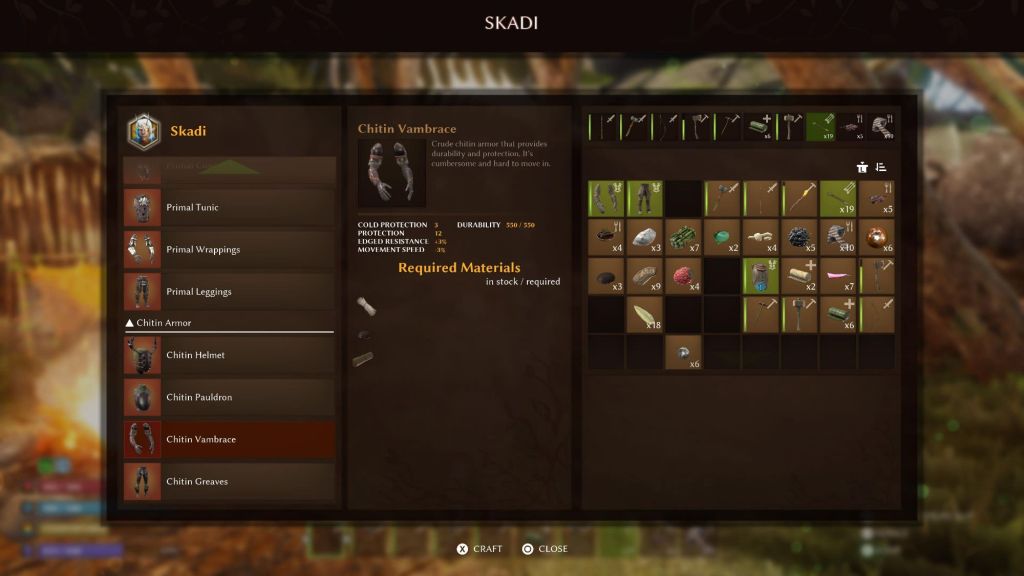Choose Primal Wrappings from the crafting list
1024x576 pixels.
(229, 249)
